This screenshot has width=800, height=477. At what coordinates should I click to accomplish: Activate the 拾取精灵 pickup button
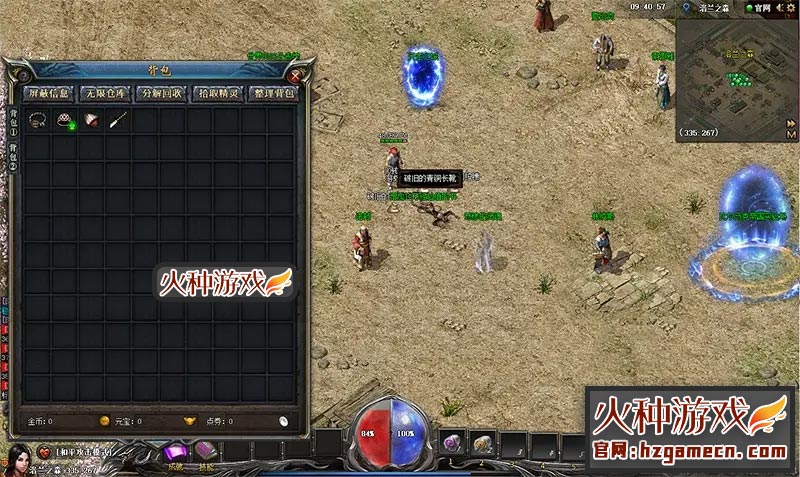pos(217,94)
